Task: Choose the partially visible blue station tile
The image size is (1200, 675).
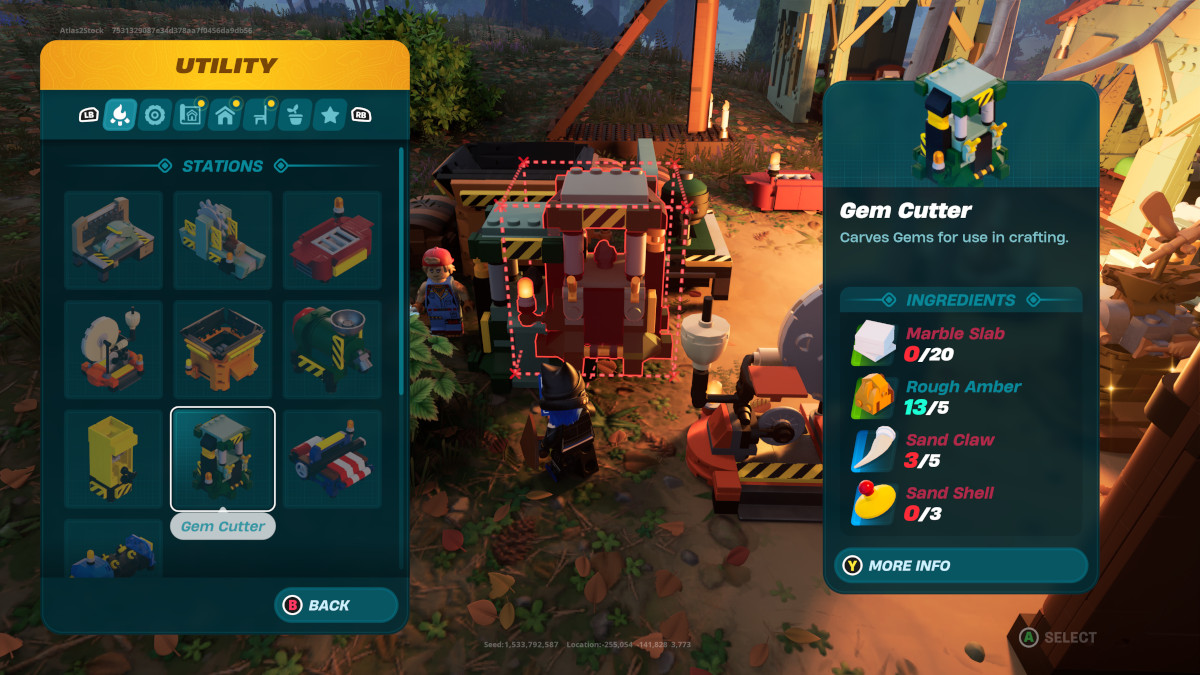Action: tap(113, 550)
